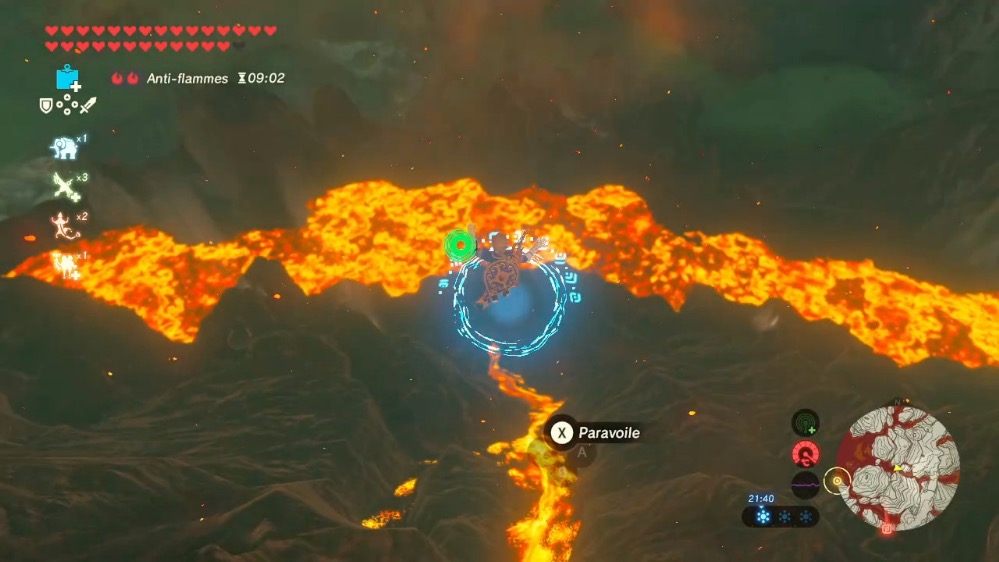The image size is (999, 562).
Task: Click the yellow ring marker on the minimap edge
Action: coord(837,480)
